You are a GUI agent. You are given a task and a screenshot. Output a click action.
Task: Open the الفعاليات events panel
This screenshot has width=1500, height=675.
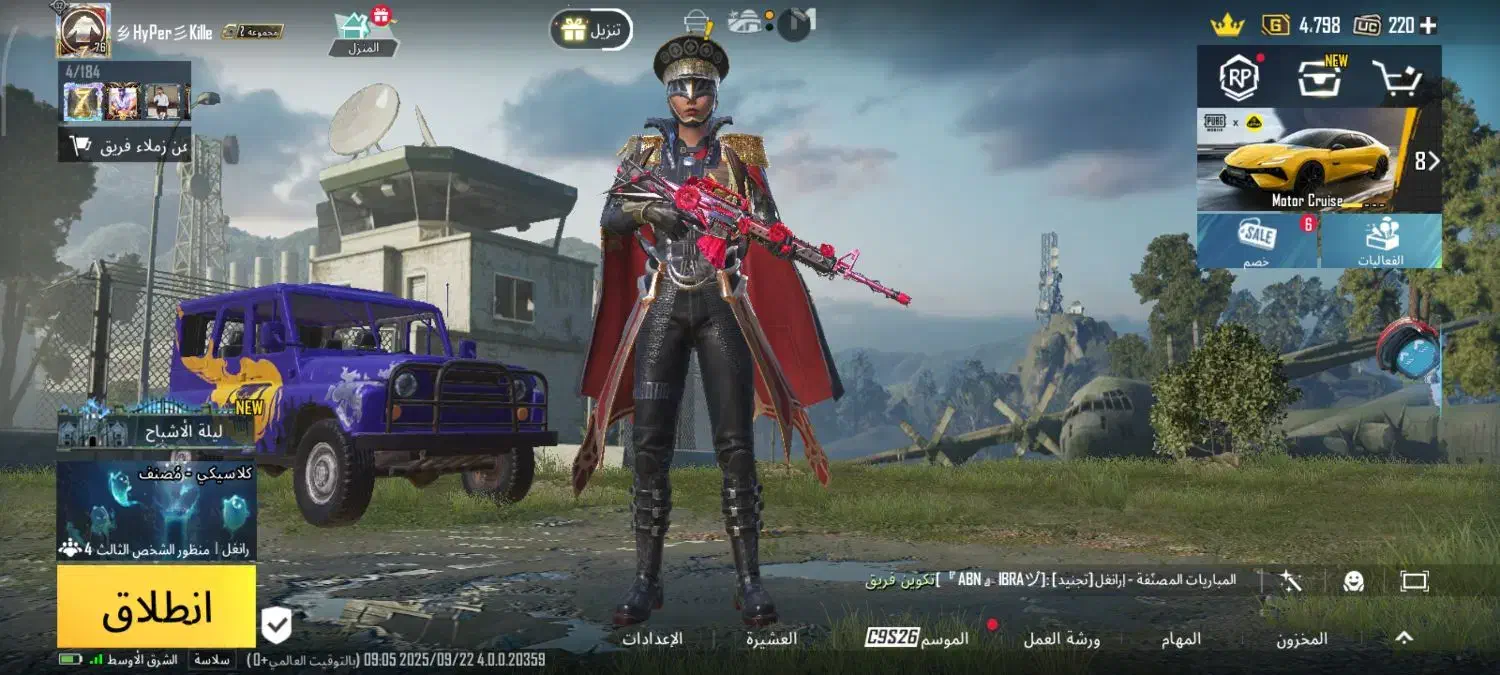coord(1381,242)
